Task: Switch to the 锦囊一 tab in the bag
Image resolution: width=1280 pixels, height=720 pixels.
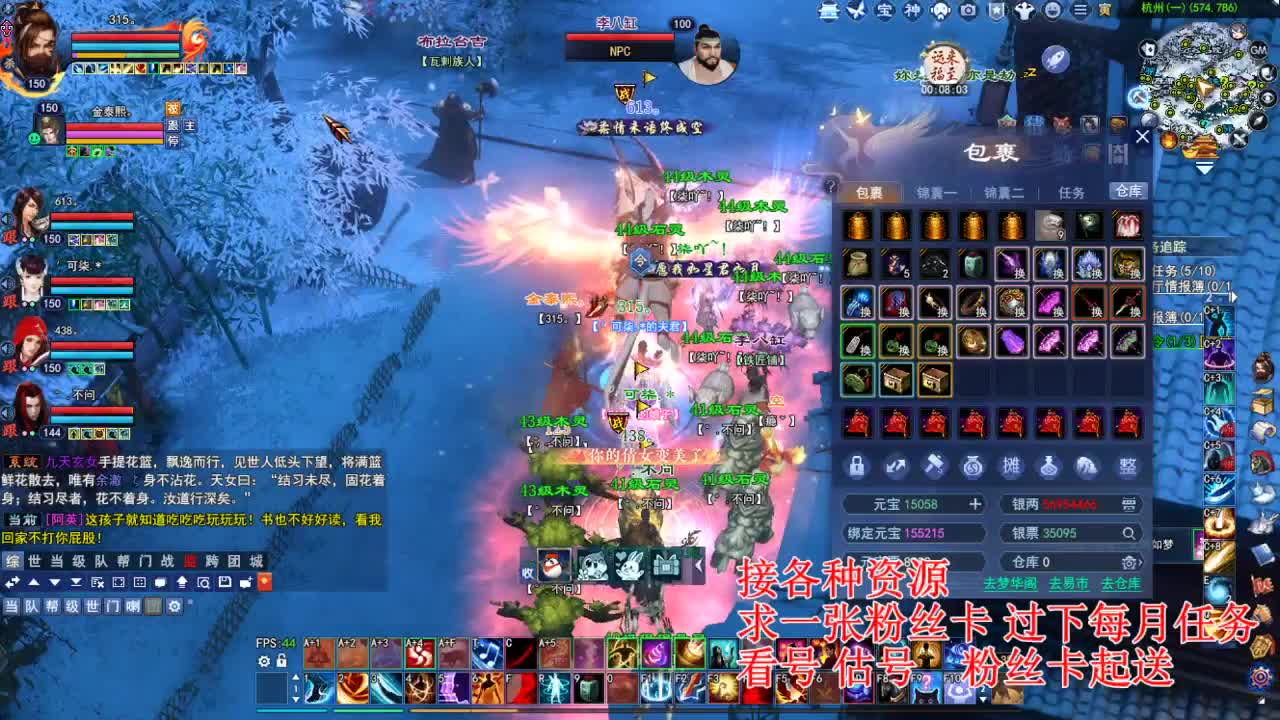Action: [x=935, y=190]
